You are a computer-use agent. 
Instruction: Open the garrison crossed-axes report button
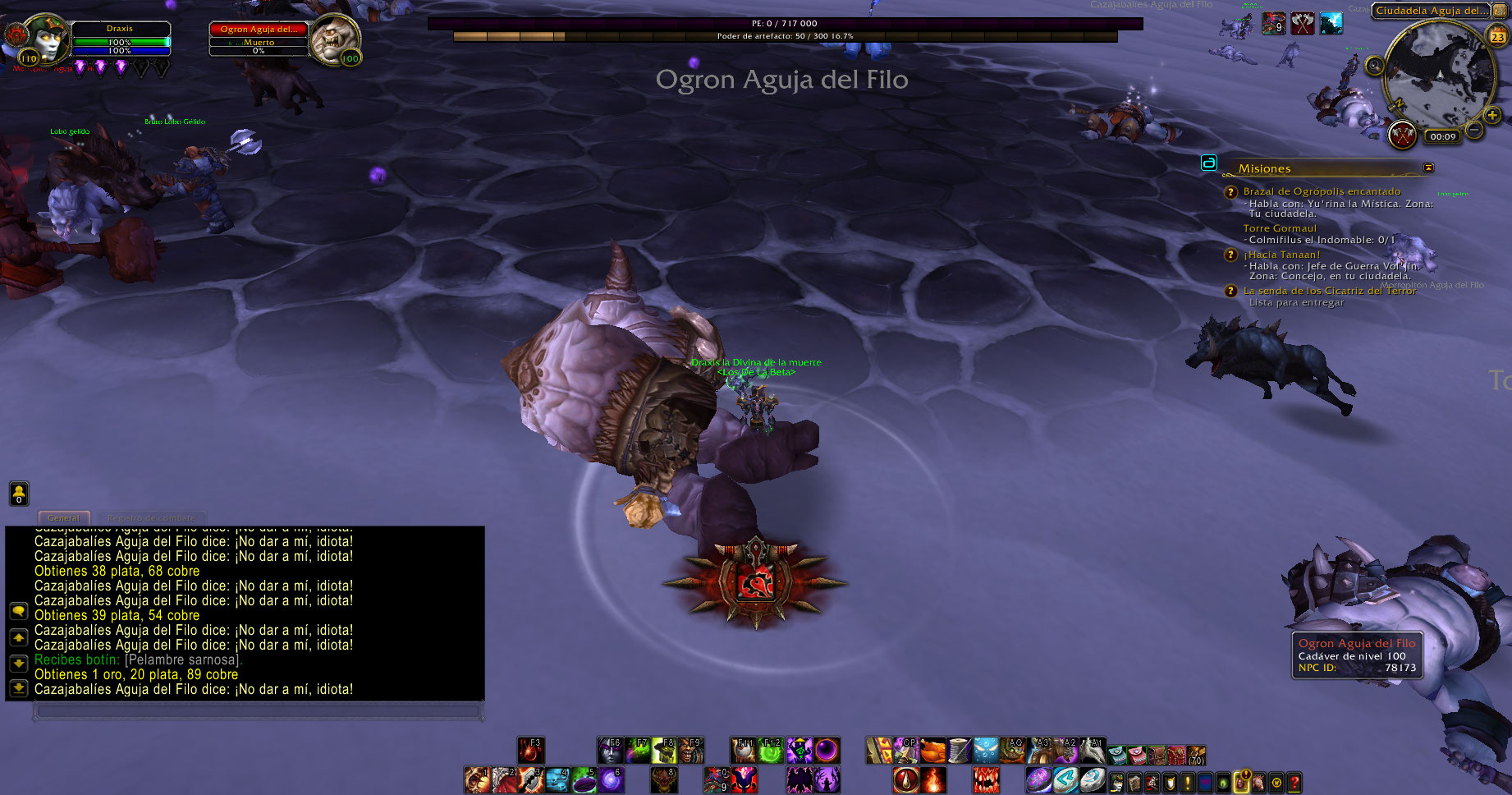pyautogui.click(x=1403, y=134)
